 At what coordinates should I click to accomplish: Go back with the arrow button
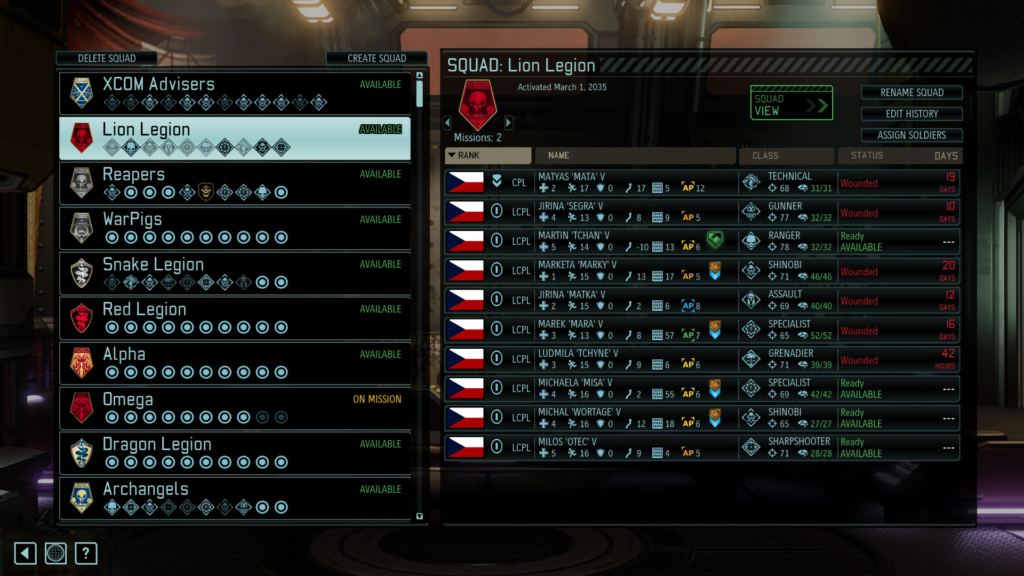click(x=26, y=553)
